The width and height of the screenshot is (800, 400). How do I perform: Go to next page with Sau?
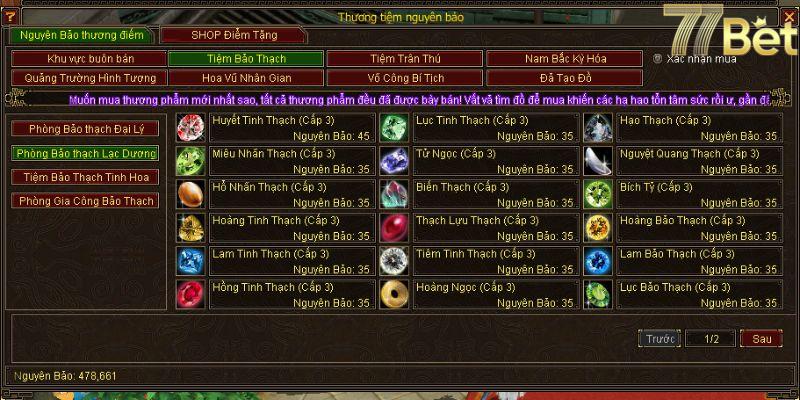pyautogui.click(x=761, y=339)
